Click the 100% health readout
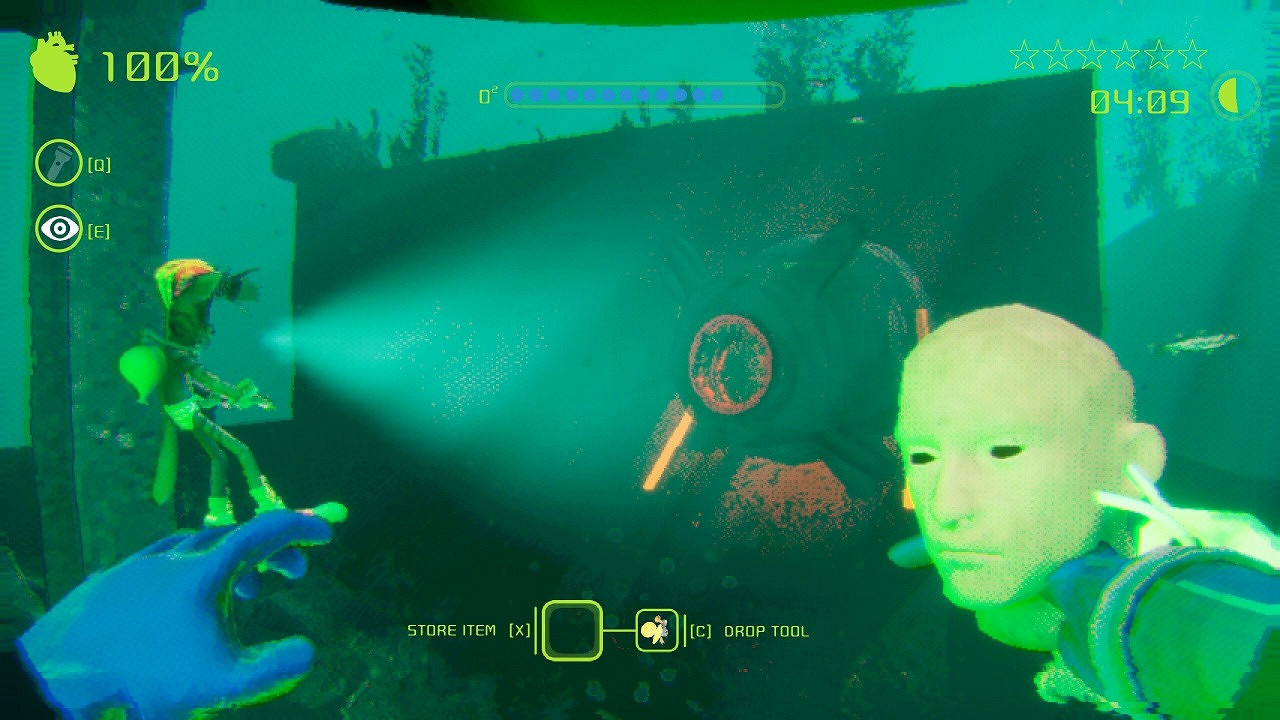 tap(157, 68)
